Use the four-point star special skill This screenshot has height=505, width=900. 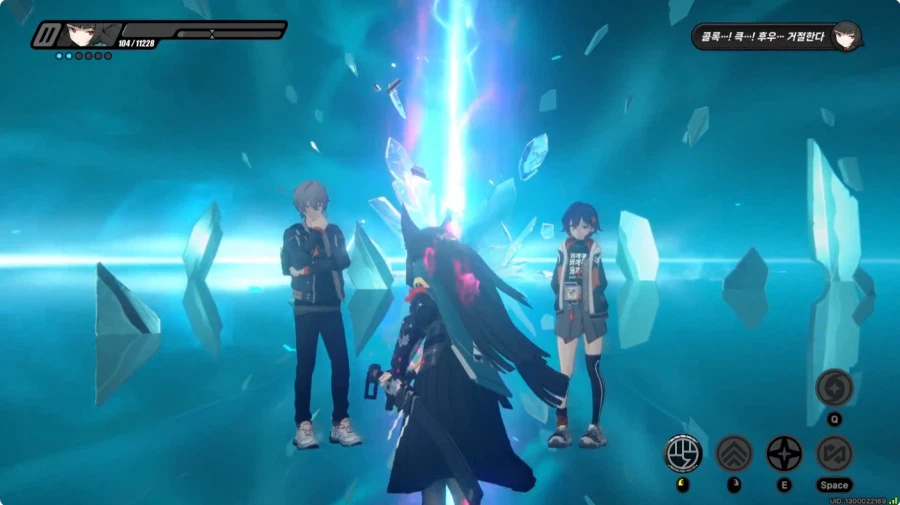point(784,454)
